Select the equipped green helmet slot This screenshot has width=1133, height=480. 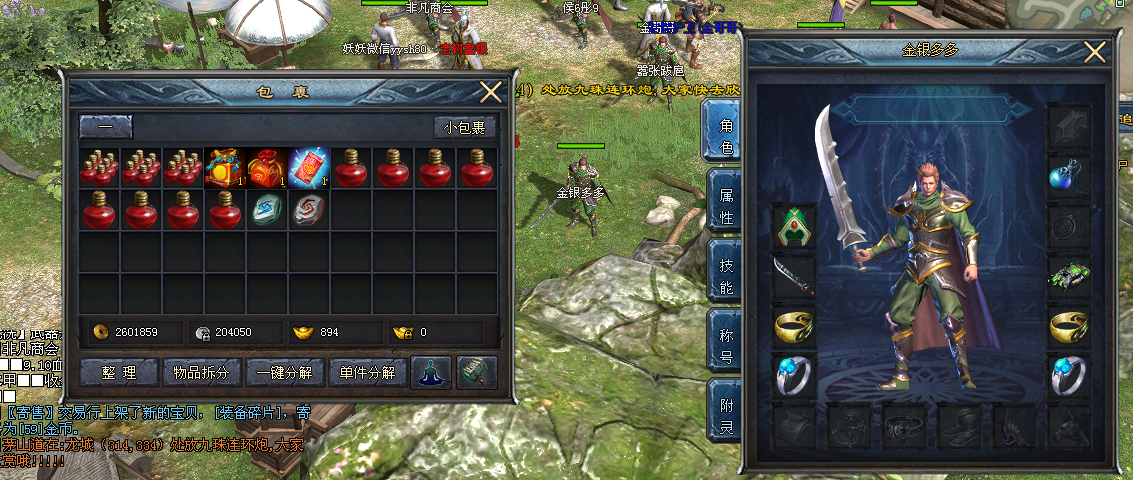coord(794,226)
